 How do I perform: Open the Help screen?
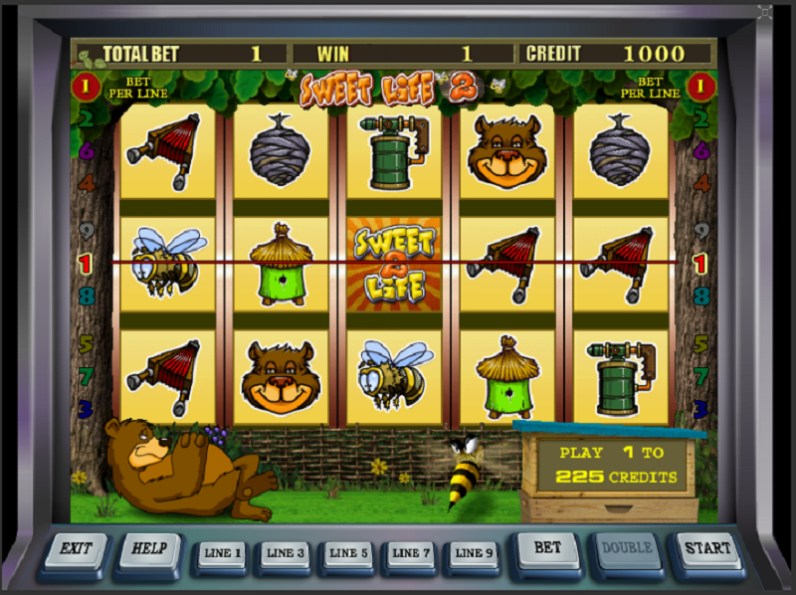(x=150, y=550)
